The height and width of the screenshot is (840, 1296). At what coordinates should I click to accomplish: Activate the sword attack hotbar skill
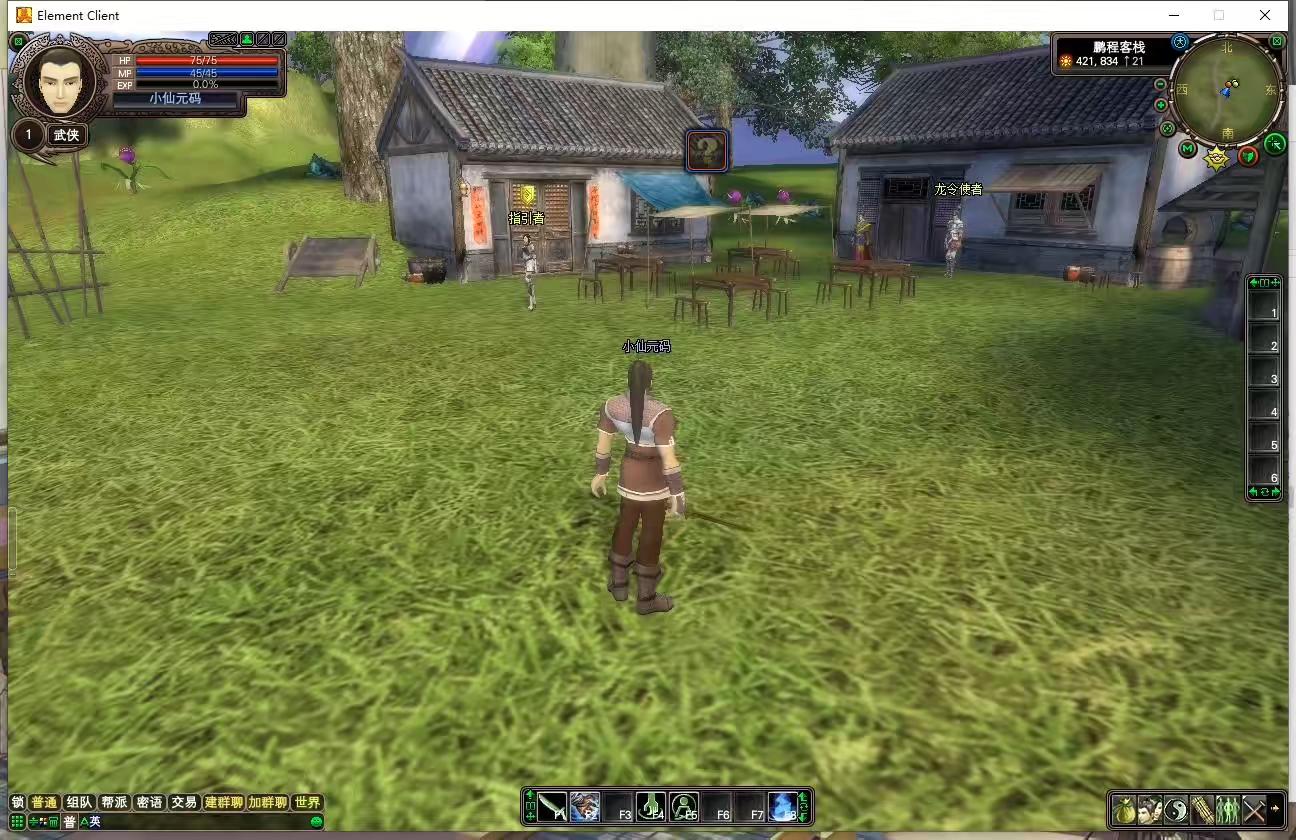pyautogui.click(x=552, y=807)
